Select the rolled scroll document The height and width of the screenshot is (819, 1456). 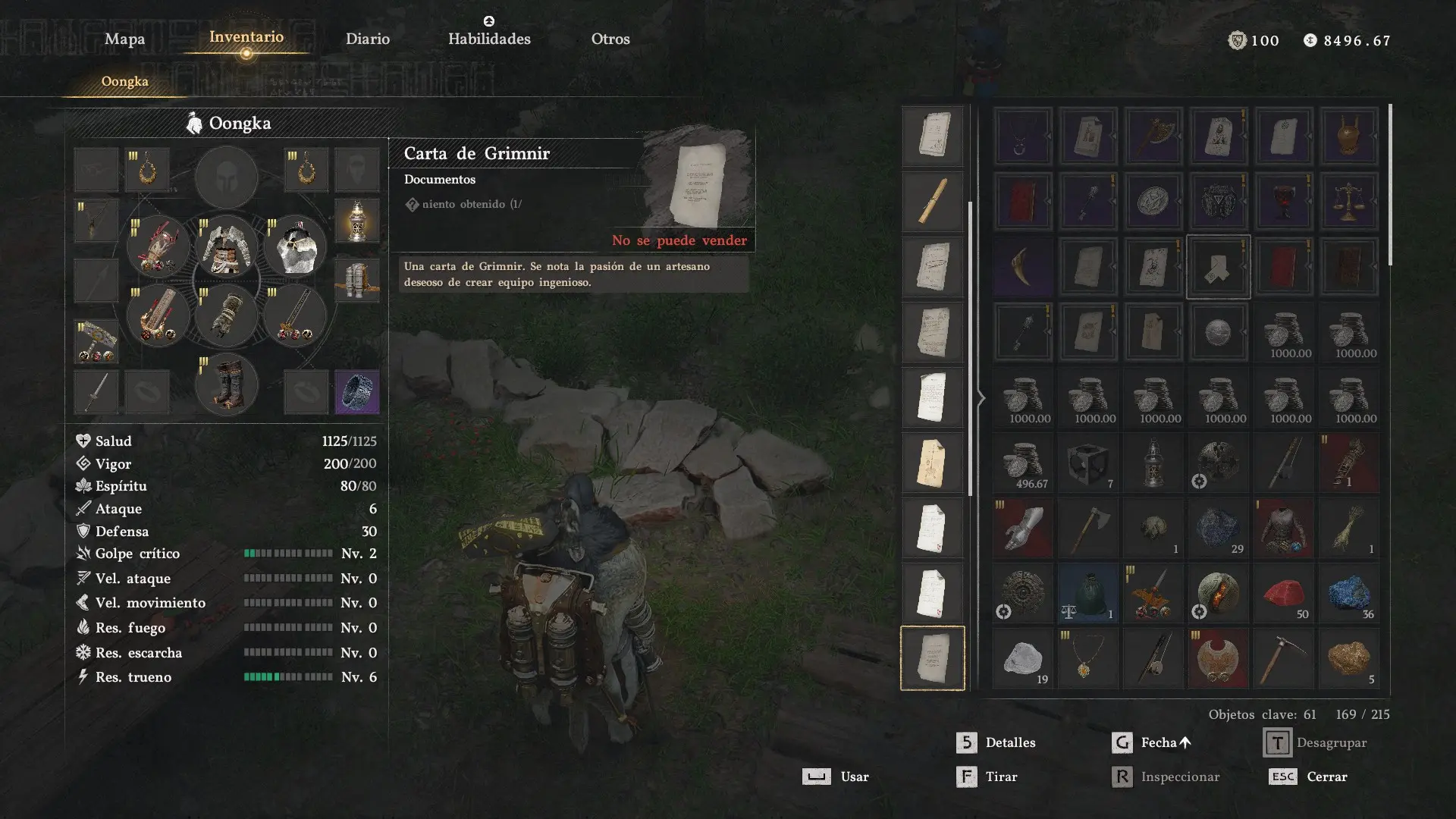click(932, 201)
